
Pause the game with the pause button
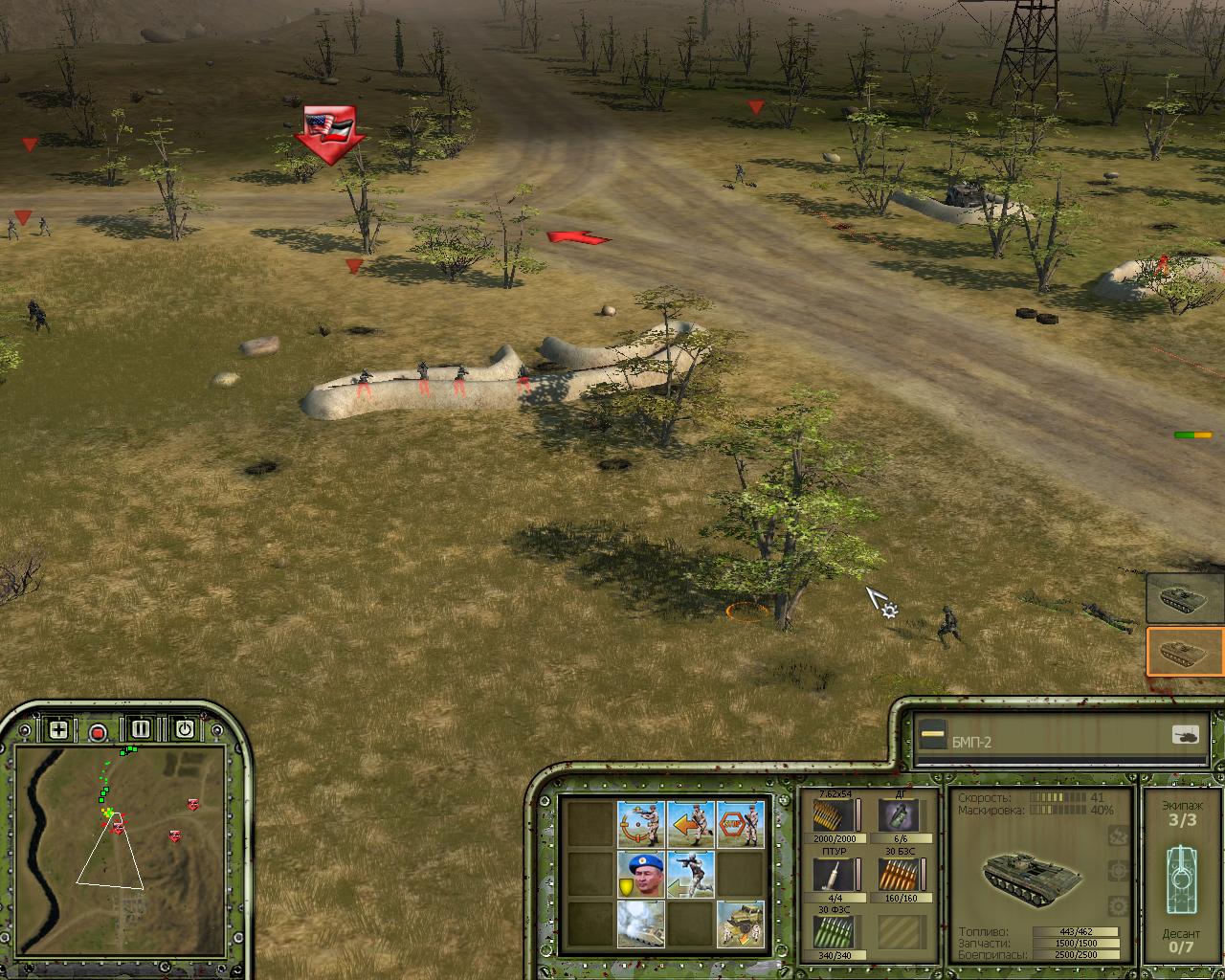(x=141, y=729)
